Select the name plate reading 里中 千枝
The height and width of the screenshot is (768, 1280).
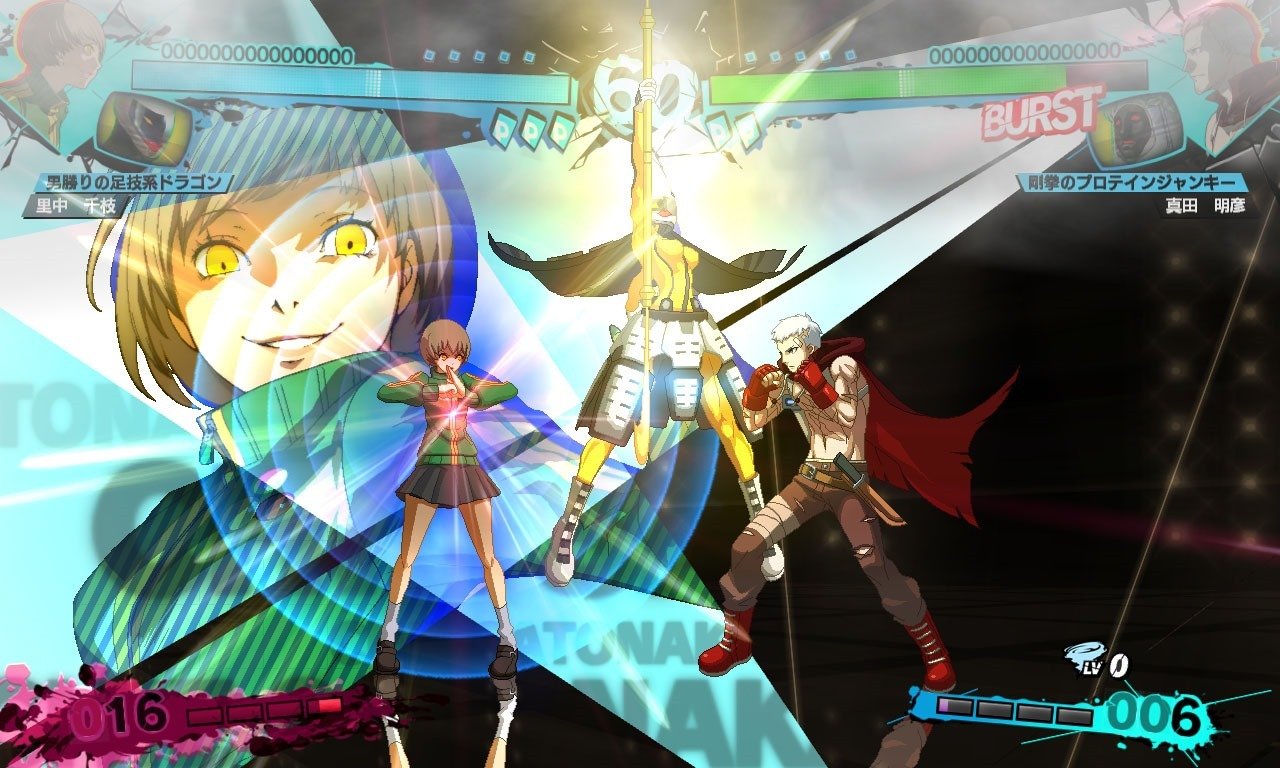coord(80,203)
